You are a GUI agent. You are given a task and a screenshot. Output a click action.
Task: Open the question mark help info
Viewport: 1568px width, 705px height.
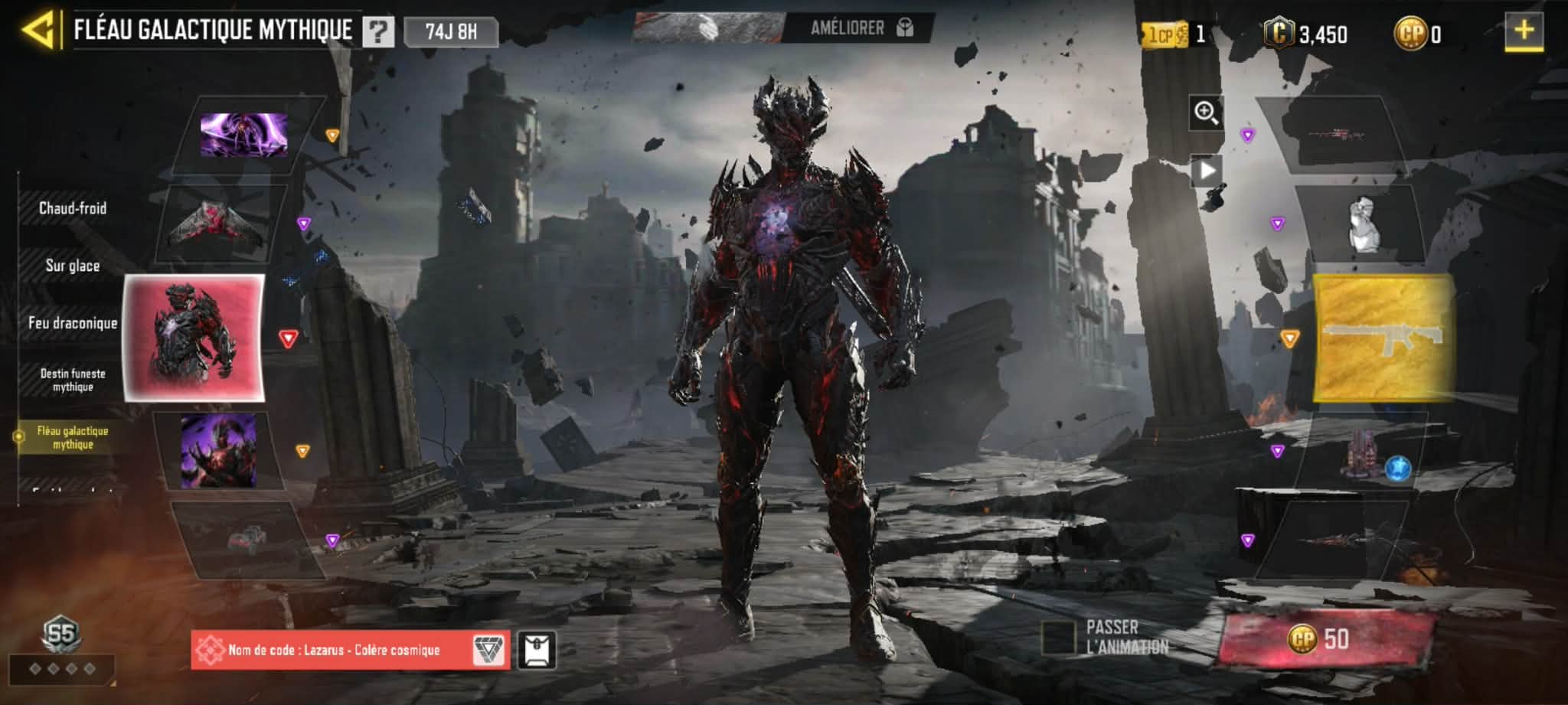[x=378, y=32]
